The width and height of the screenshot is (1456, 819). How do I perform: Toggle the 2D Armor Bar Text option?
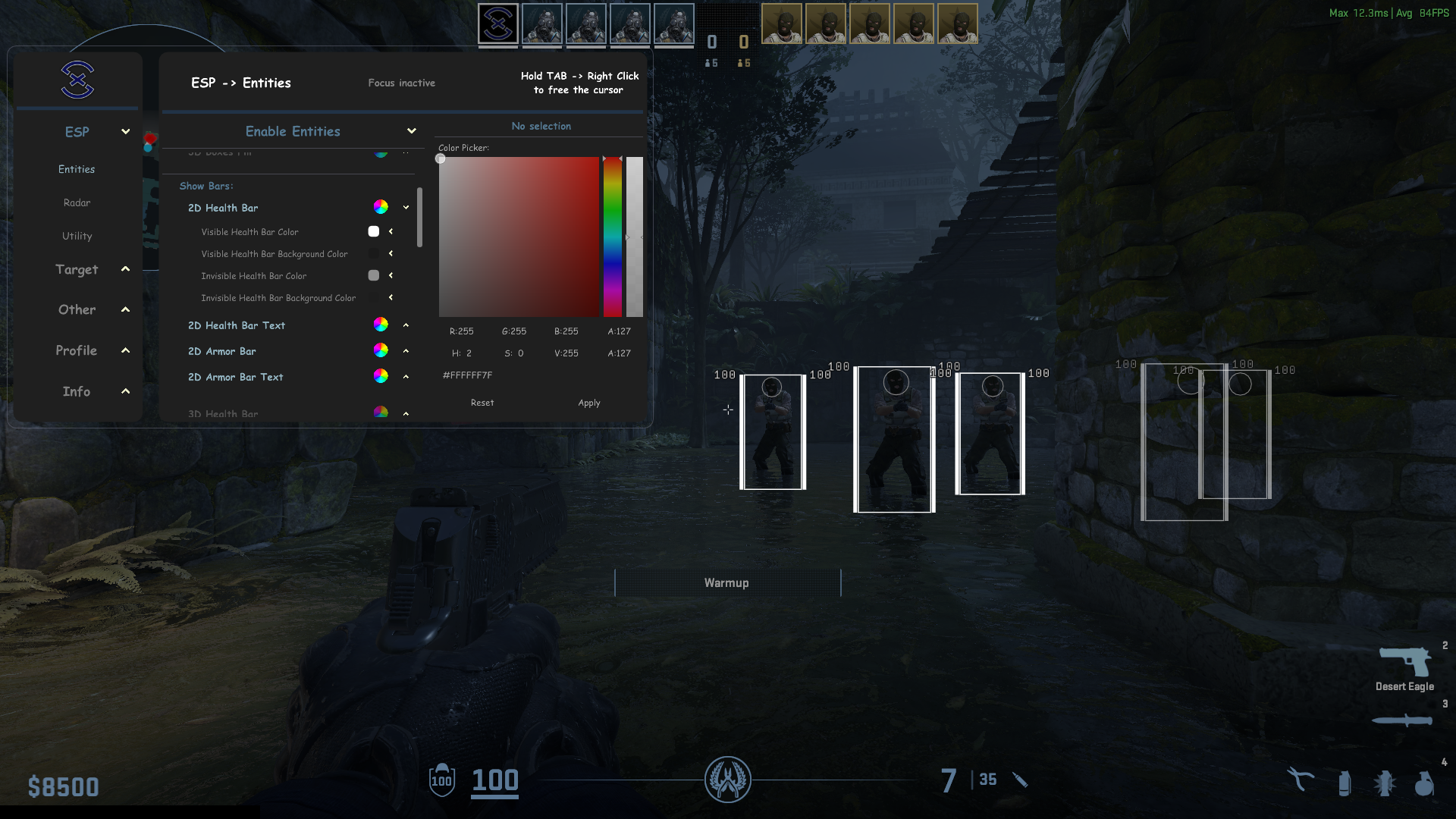pyautogui.click(x=235, y=377)
